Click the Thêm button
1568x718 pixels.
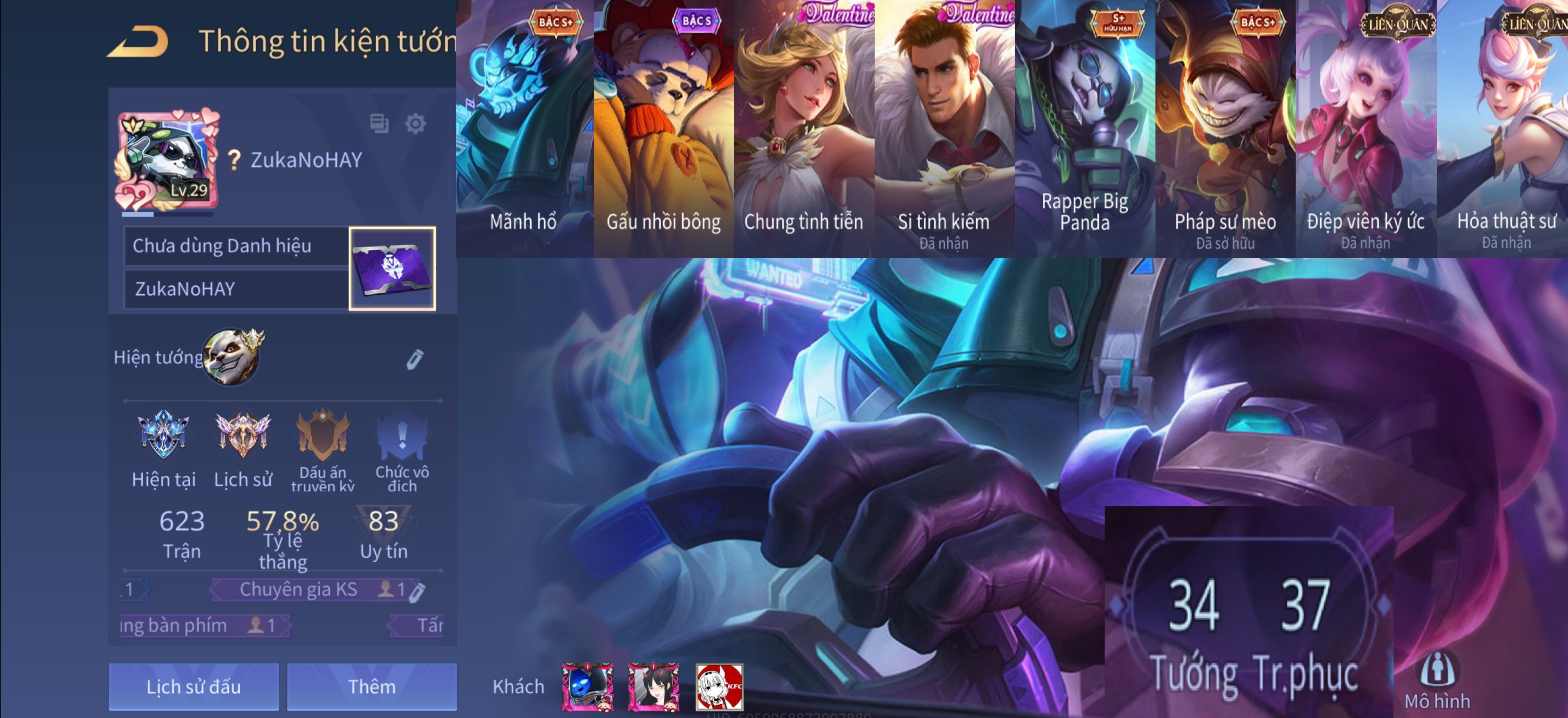click(x=371, y=686)
